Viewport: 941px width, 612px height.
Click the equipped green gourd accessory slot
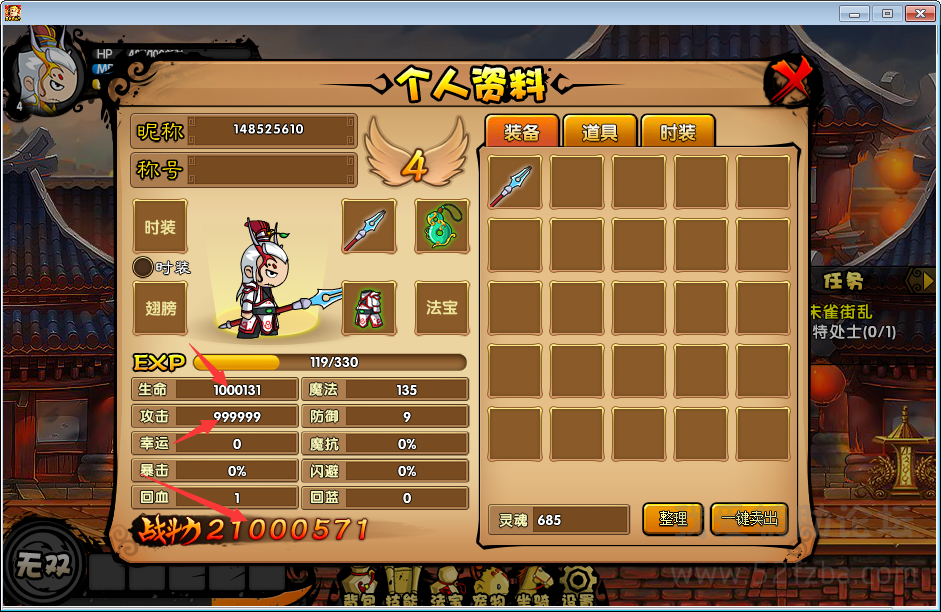tap(441, 226)
